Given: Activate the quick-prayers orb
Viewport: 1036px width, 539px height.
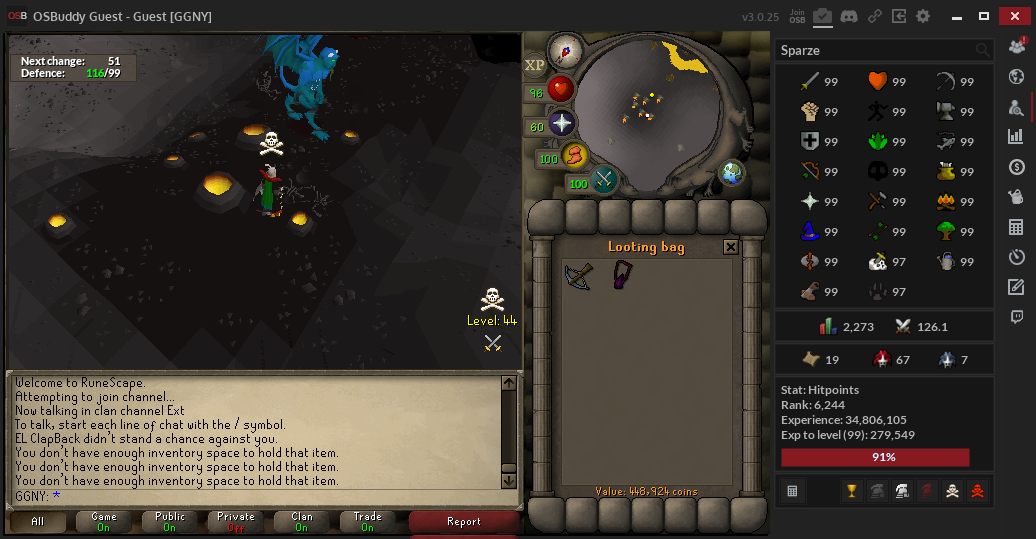Looking at the screenshot, I should [562, 123].
